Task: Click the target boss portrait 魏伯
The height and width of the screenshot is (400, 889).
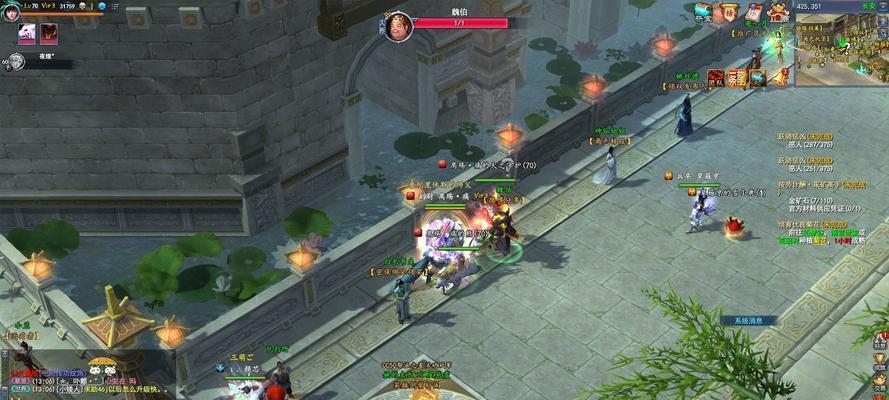Action: click(x=399, y=26)
